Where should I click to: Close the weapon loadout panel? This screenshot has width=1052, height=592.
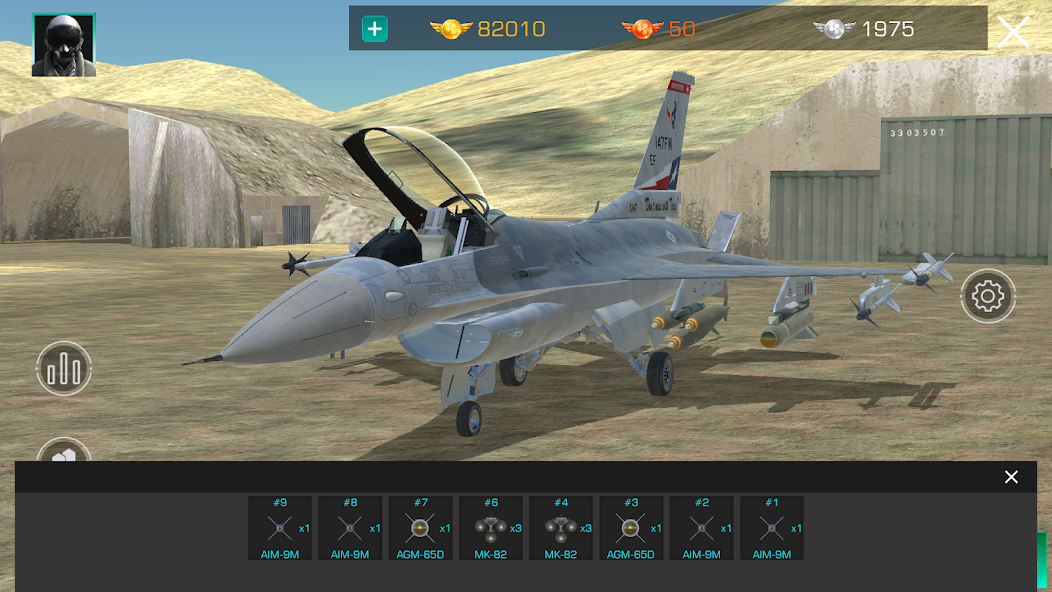tap(1011, 477)
